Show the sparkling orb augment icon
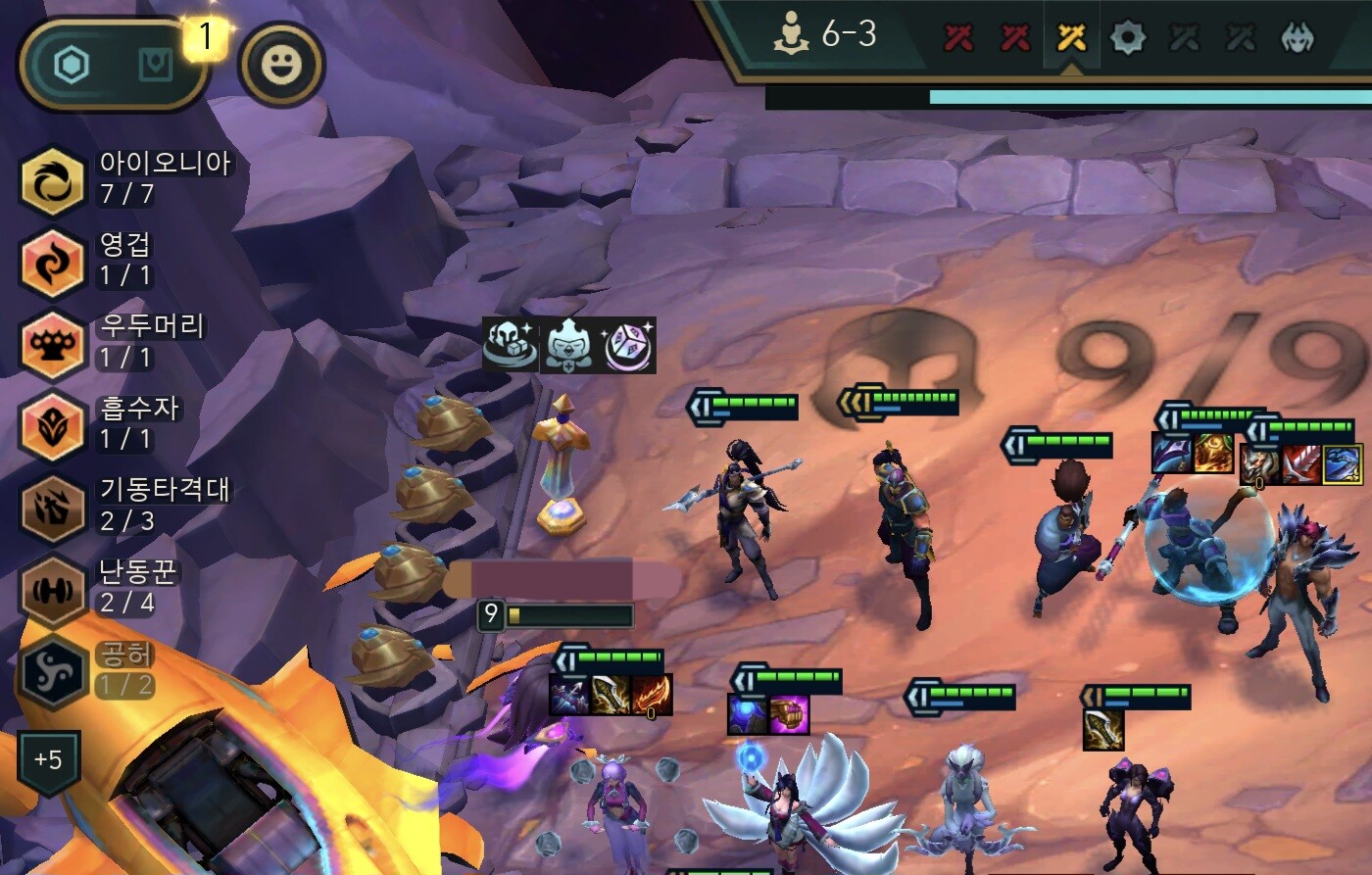 click(628, 345)
